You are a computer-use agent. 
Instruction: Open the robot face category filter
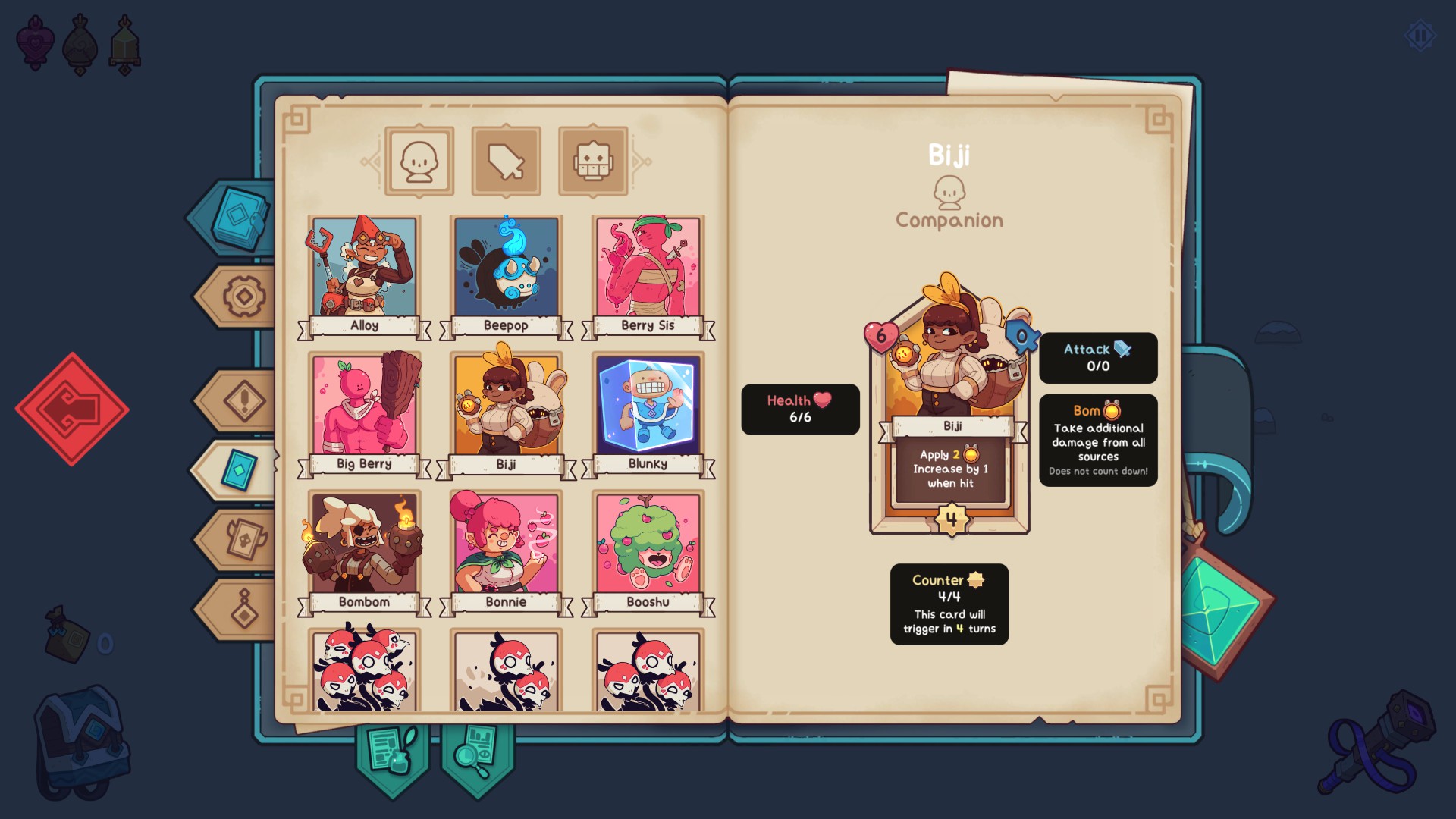pos(593,161)
